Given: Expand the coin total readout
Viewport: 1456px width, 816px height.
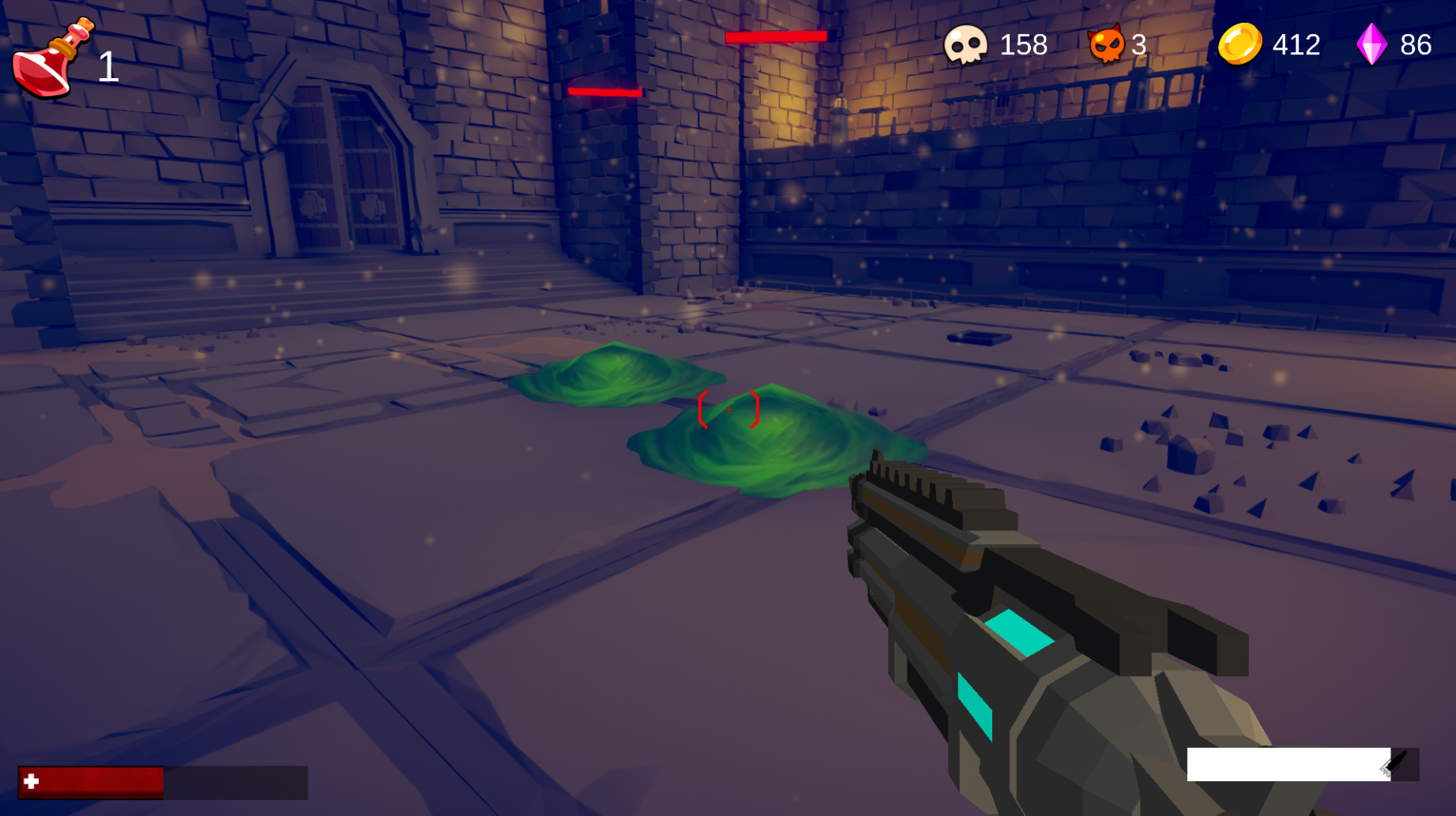Looking at the screenshot, I should click(x=1296, y=45).
